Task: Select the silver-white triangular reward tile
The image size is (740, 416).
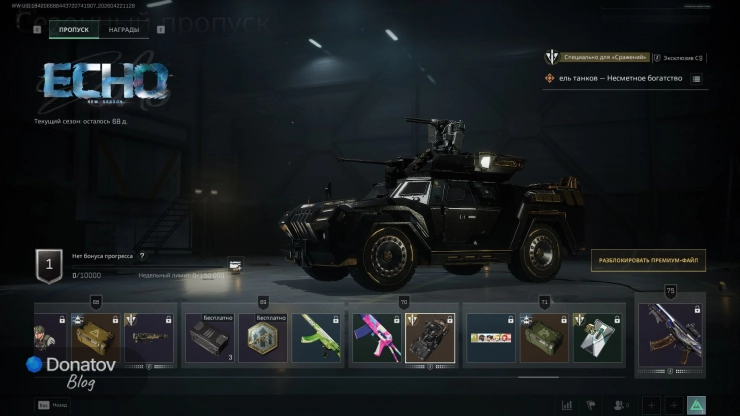Action: pos(598,338)
